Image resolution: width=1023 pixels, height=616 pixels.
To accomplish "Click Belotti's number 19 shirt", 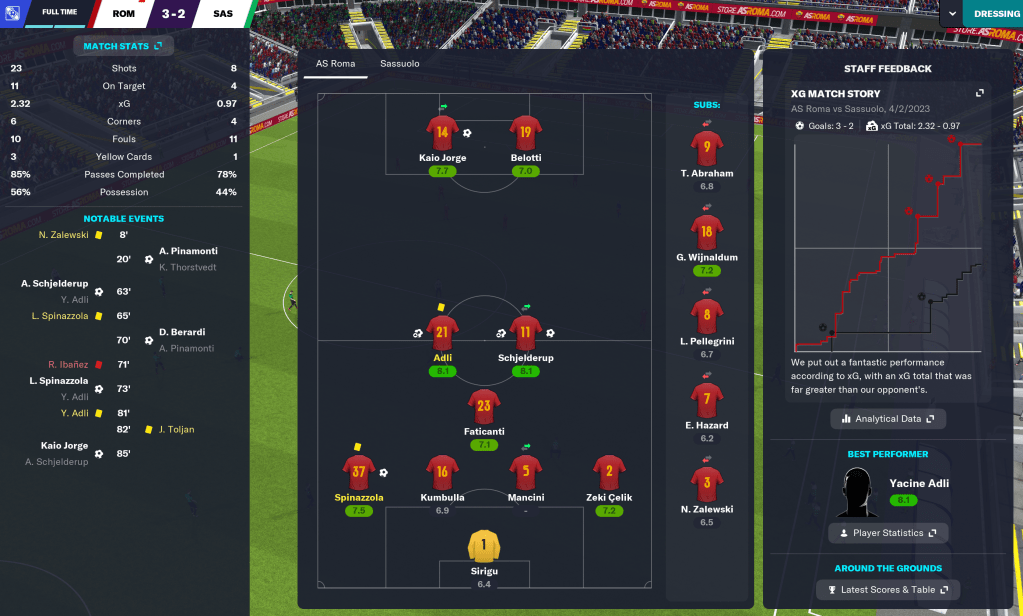I will point(525,132).
